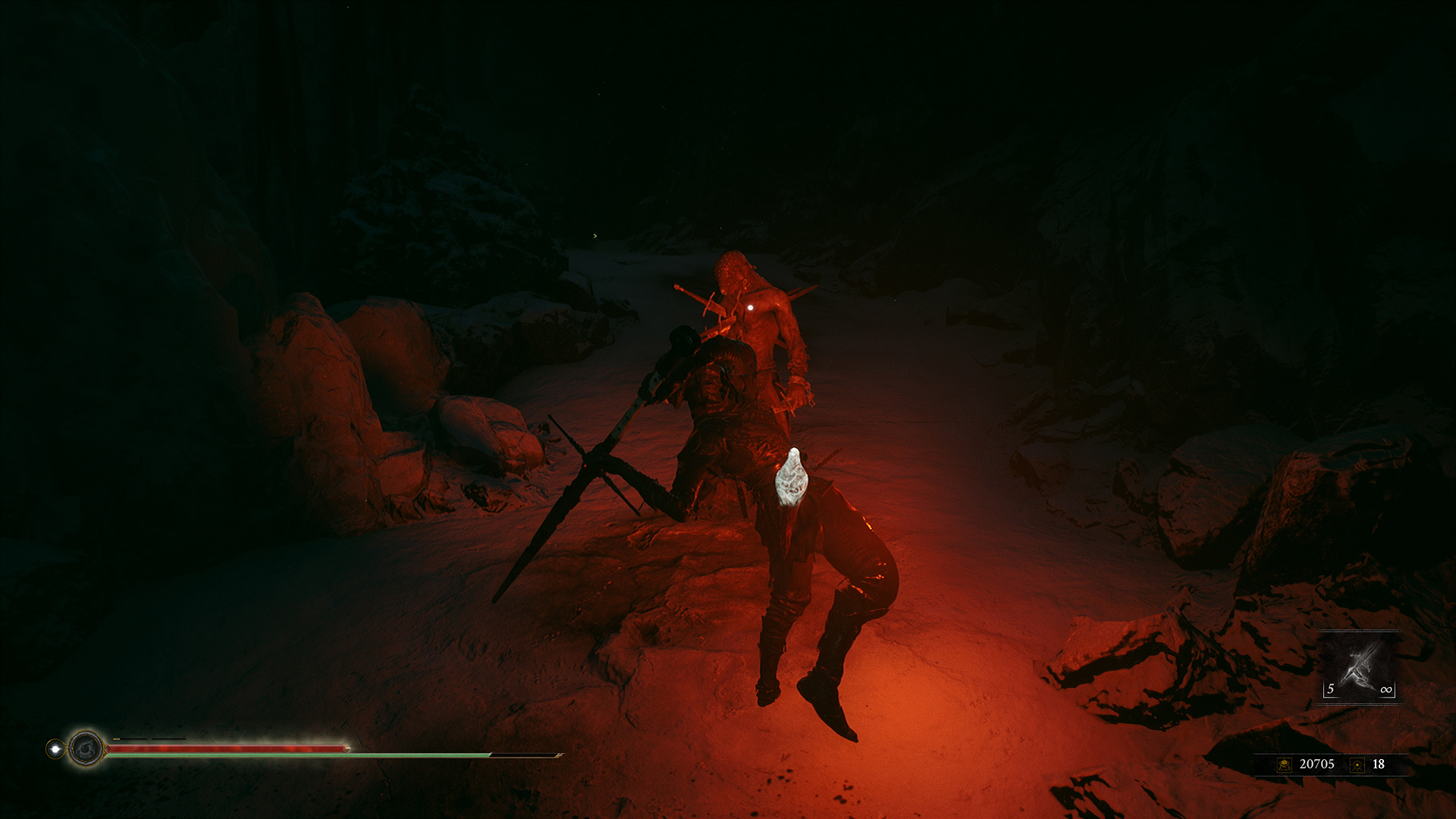Viewport: 1456px width, 819px height.
Task: Click the glimpses icon beside 18
Action: (1357, 764)
